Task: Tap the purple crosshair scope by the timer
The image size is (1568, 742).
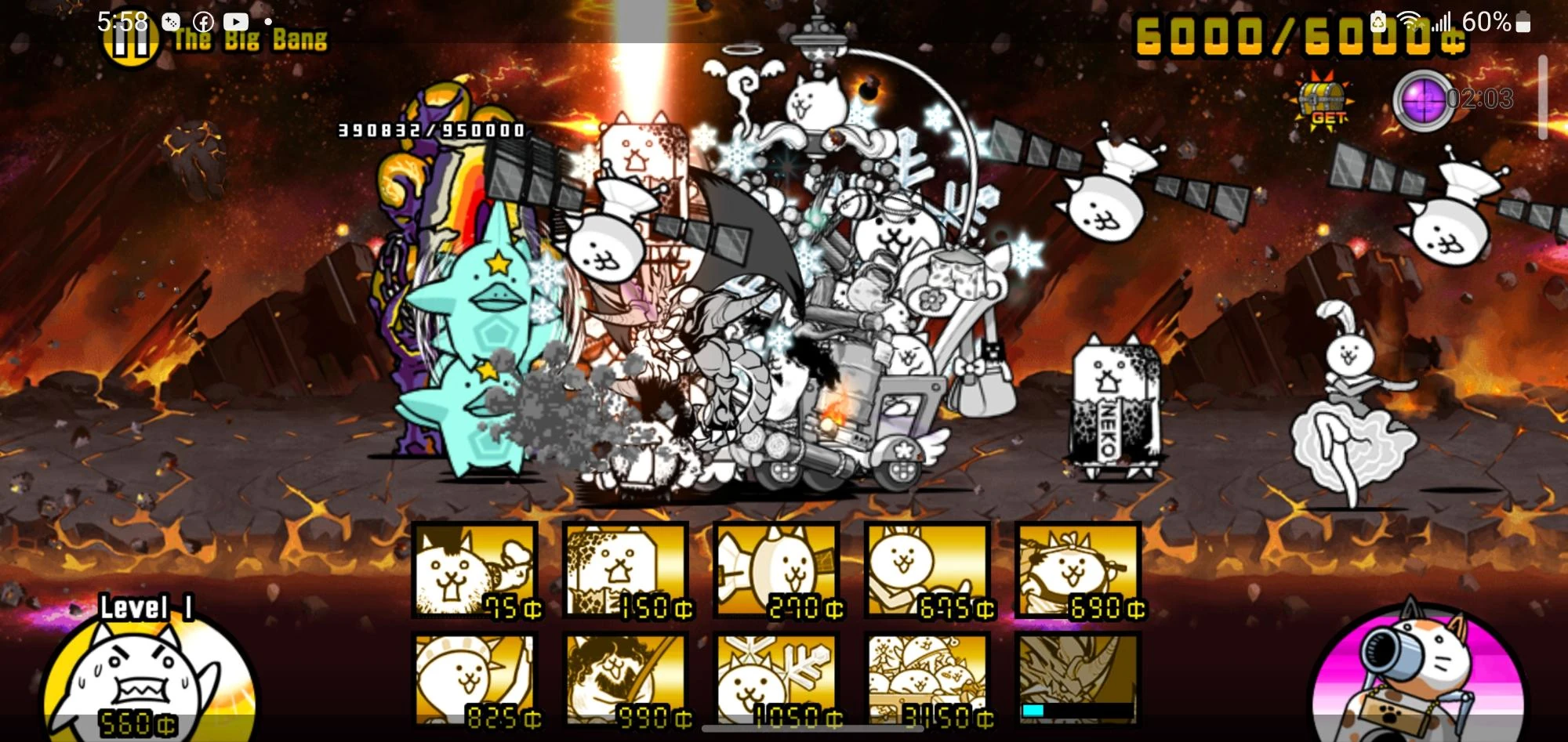Action: coord(1425,100)
